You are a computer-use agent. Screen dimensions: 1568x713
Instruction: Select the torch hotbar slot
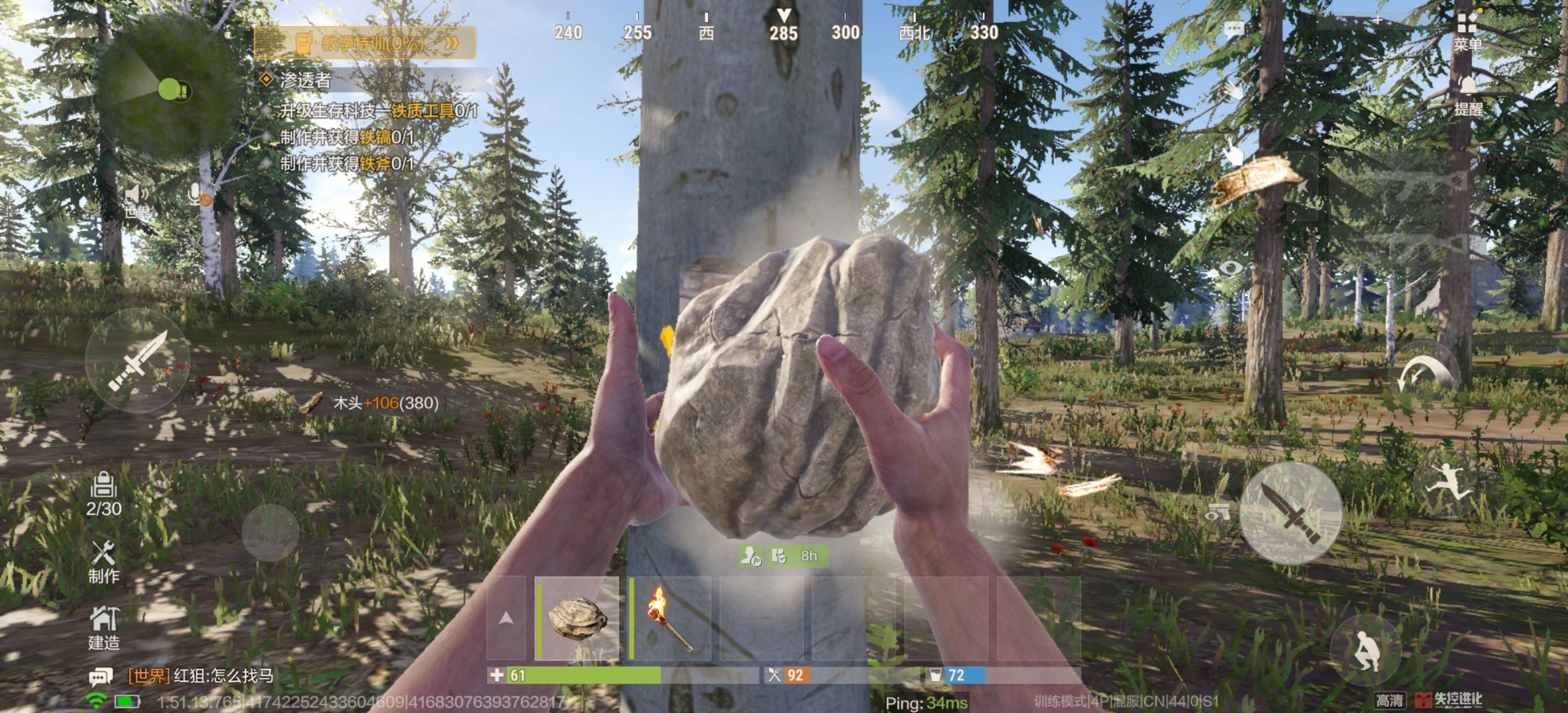[x=670, y=619]
